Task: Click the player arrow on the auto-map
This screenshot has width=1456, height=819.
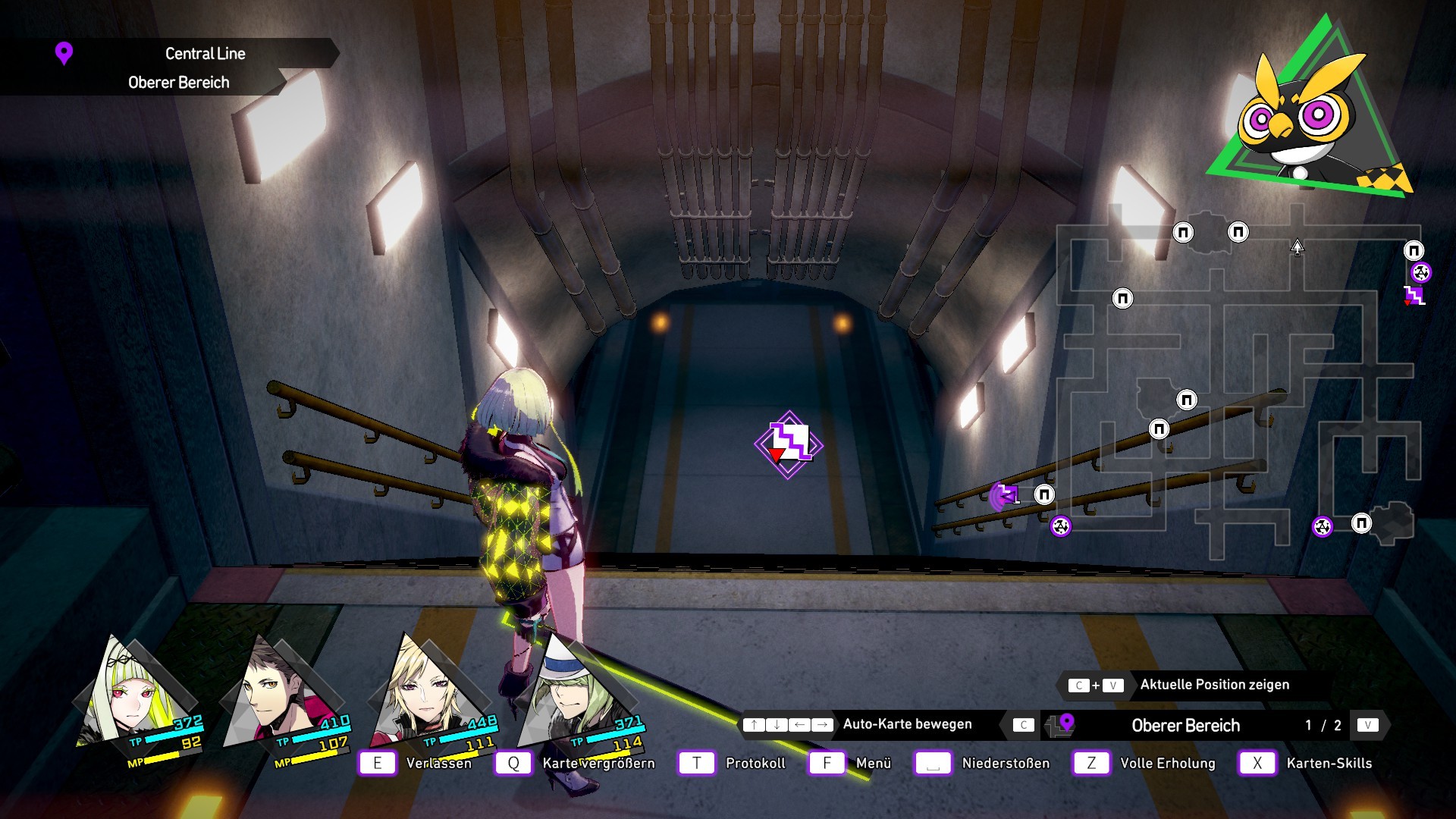Action: [1298, 247]
